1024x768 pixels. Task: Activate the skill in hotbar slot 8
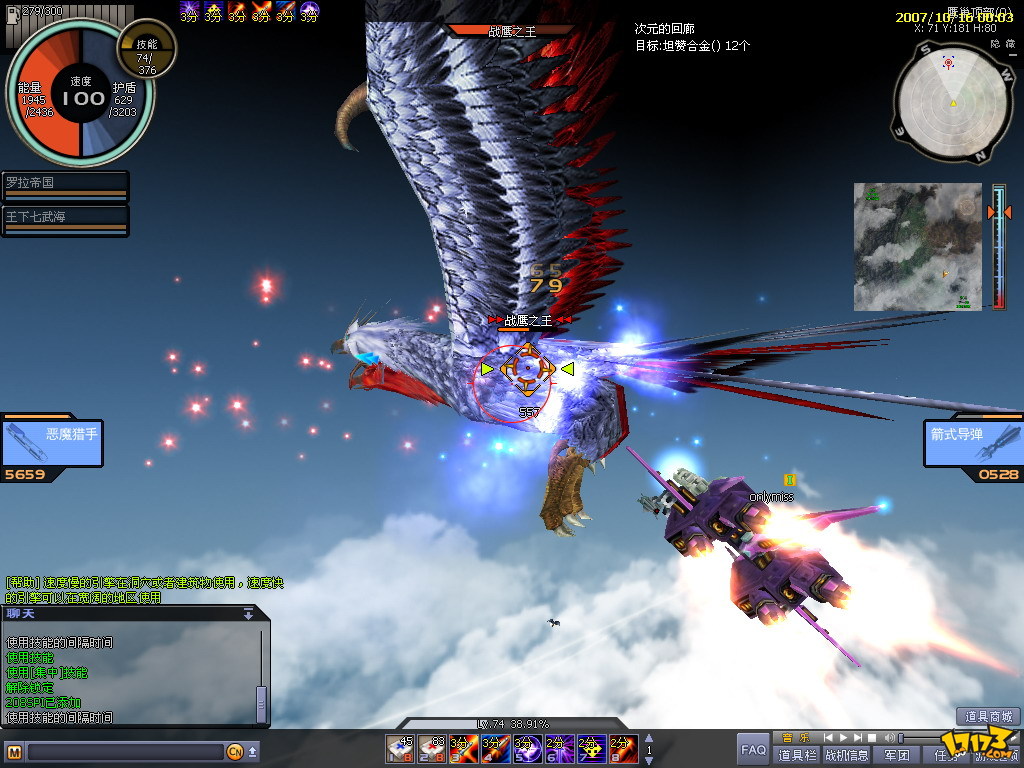click(623, 748)
